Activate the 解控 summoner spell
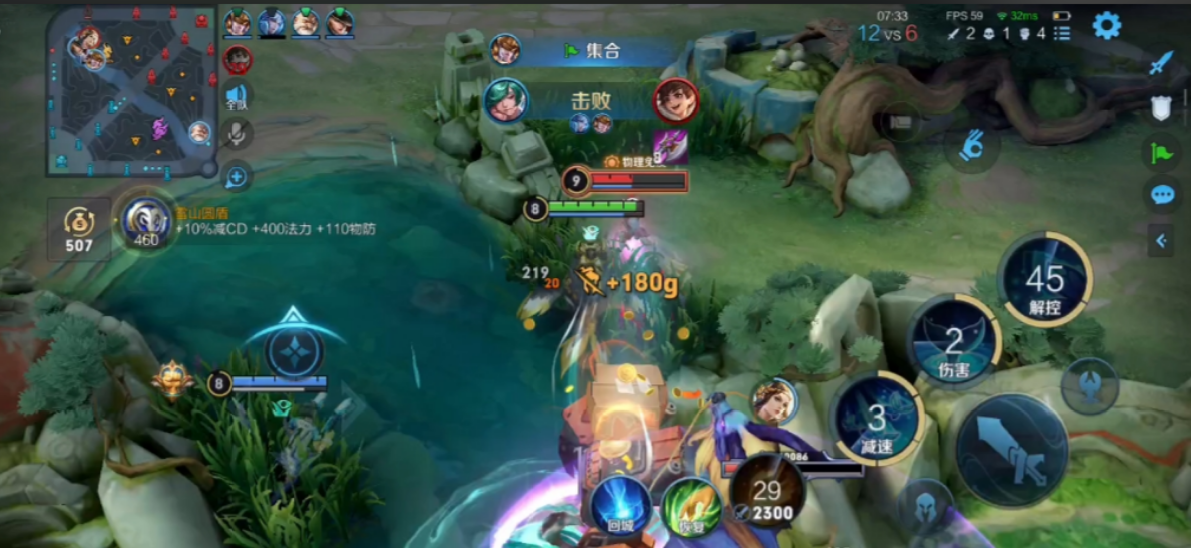This screenshot has width=1191, height=548. 1044,280
